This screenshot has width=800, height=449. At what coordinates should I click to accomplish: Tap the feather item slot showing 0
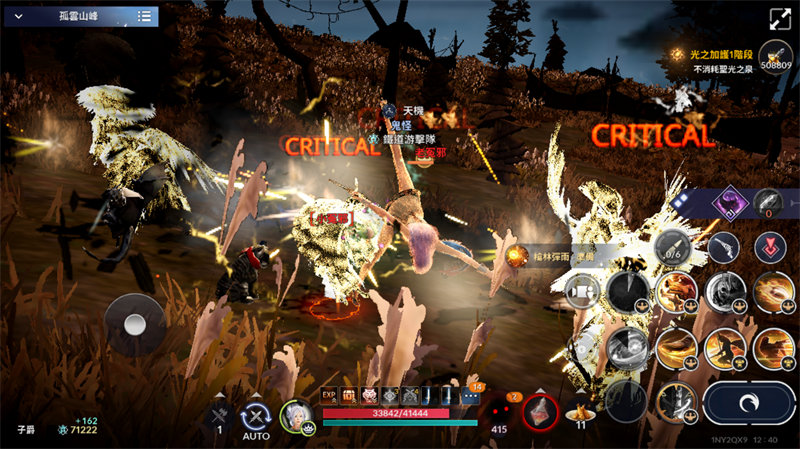(769, 201)
